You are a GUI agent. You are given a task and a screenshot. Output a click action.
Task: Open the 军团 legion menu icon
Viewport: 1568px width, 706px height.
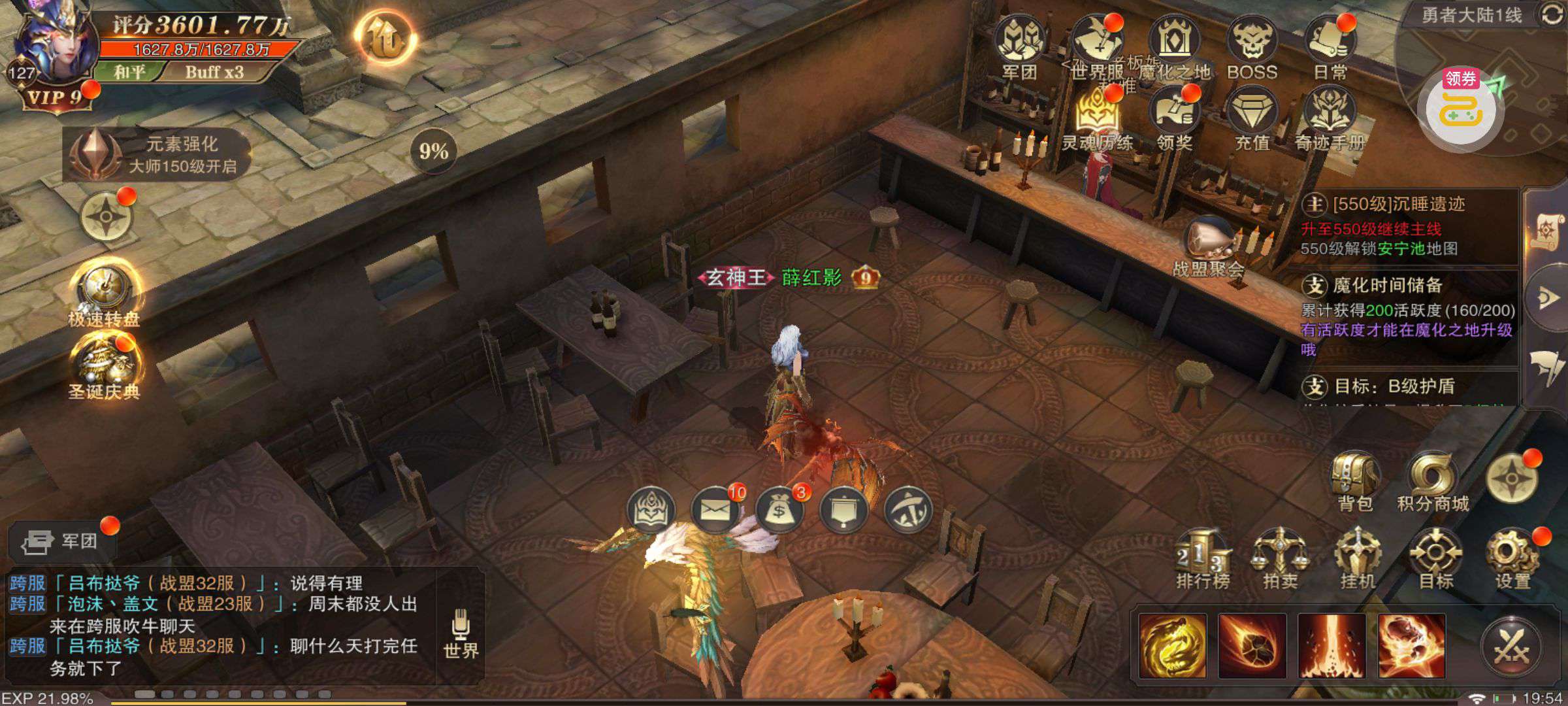[1019, 46]
